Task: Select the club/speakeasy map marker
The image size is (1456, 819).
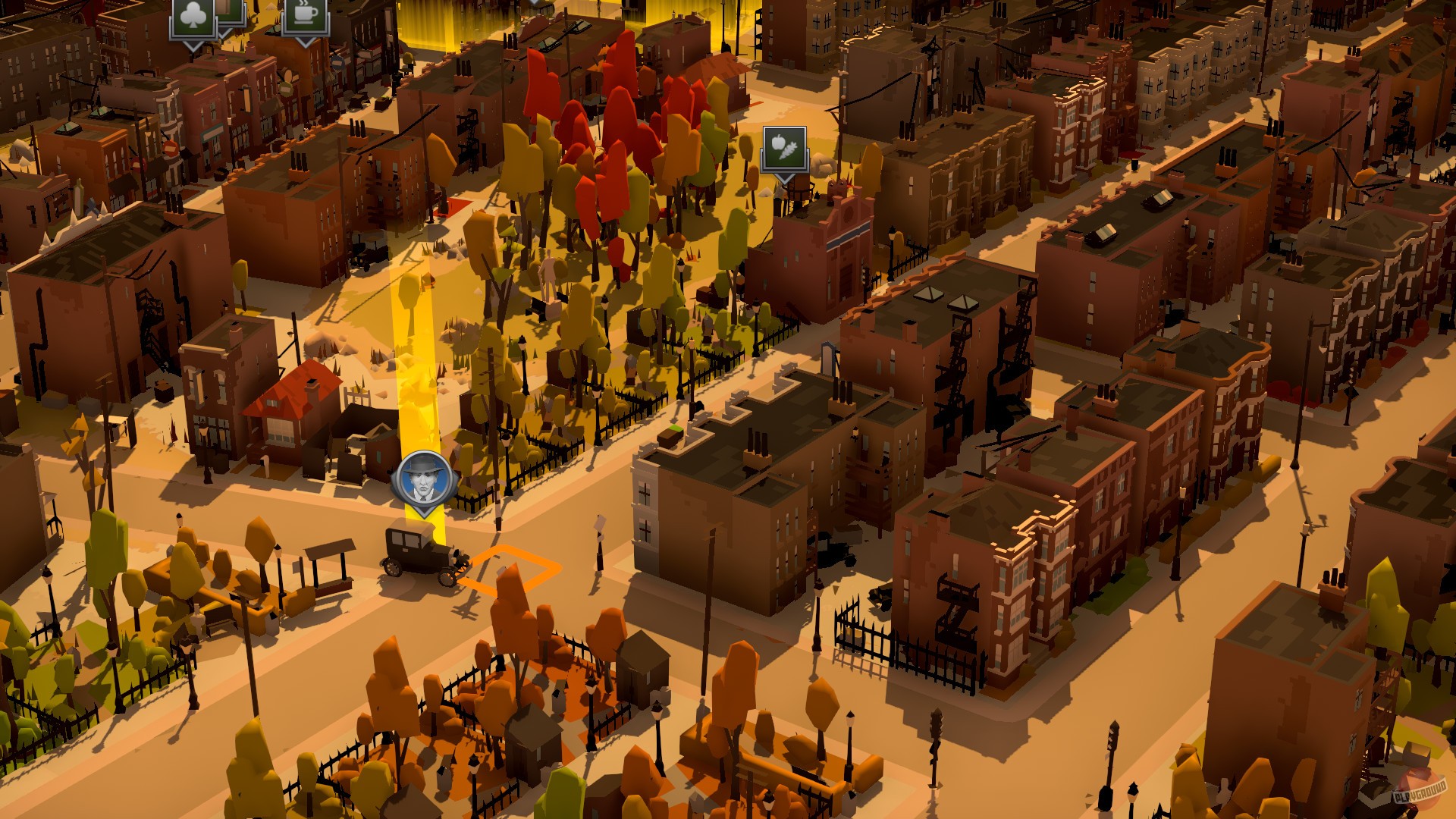Action: (x=196, y=17)
